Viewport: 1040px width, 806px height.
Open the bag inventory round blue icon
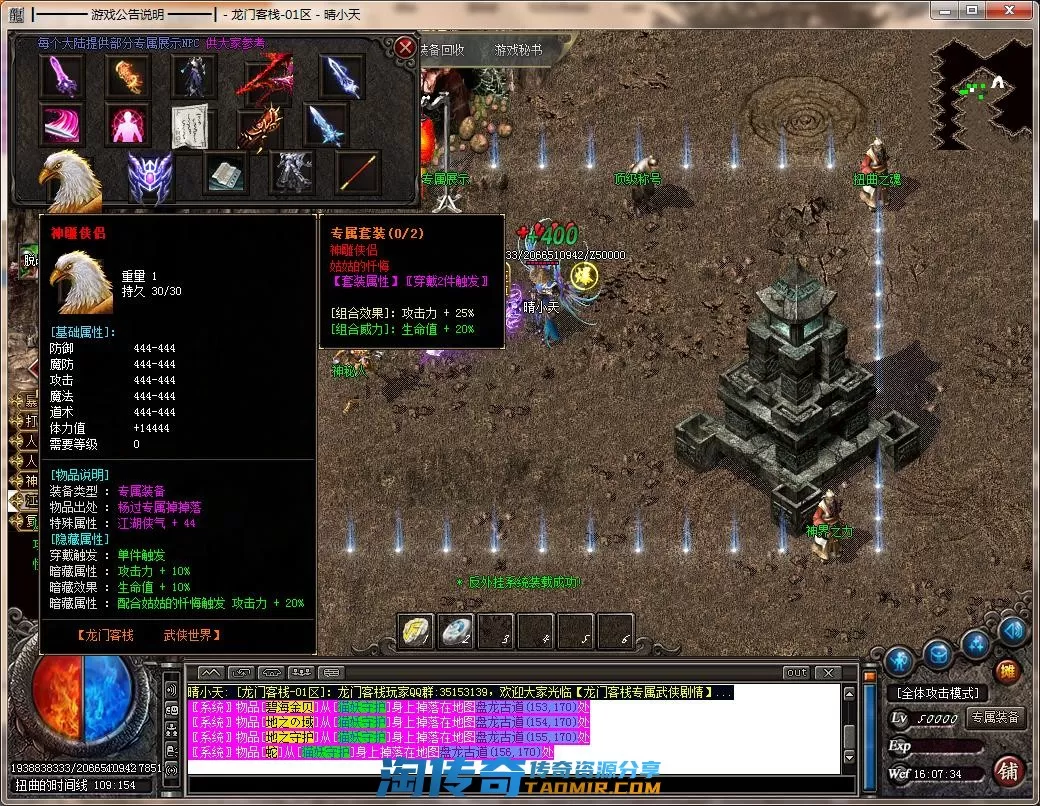click(x=937, y=655)
